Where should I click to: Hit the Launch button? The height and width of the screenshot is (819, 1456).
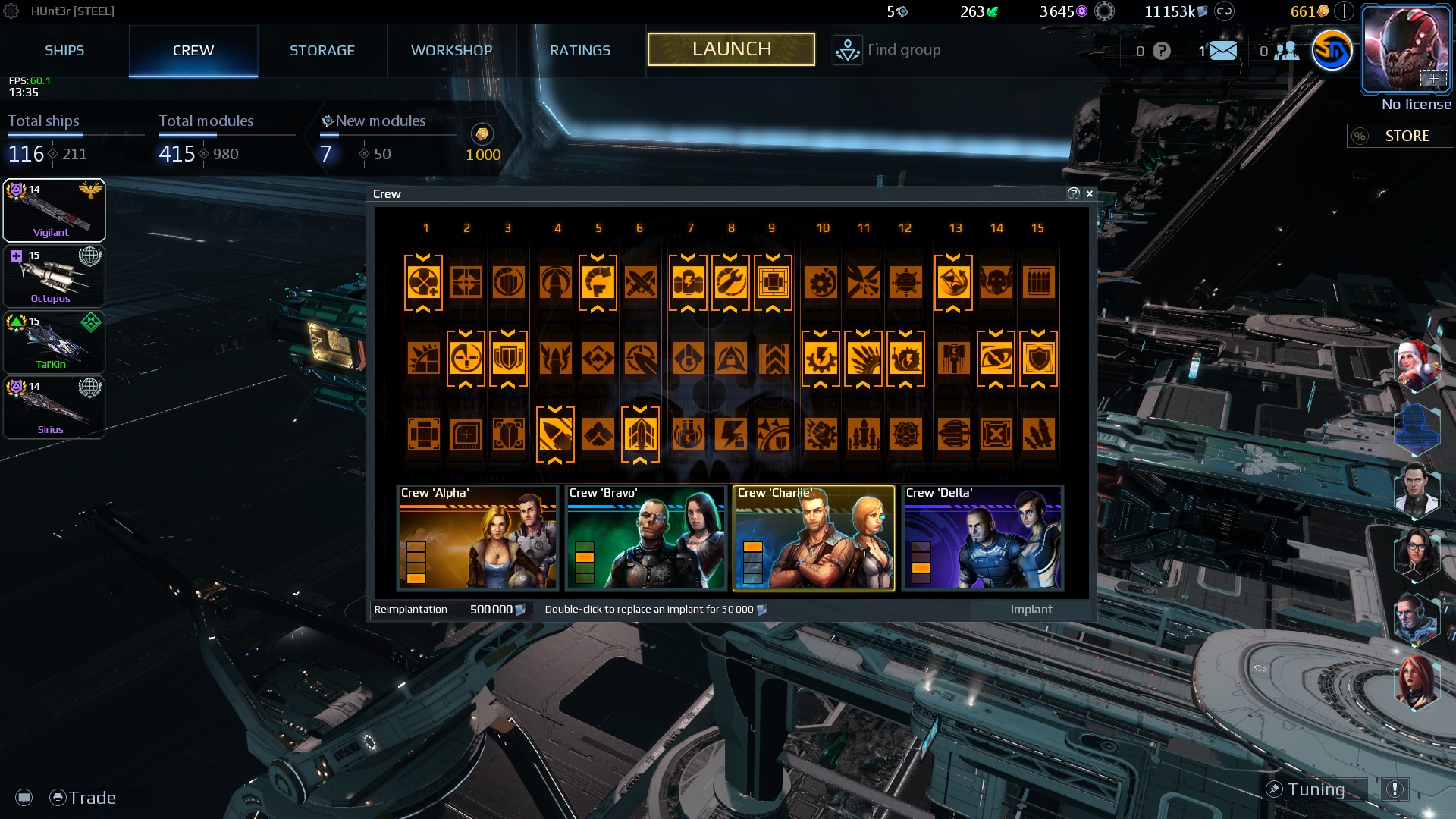pyautogui.click(x=731, y=49)
